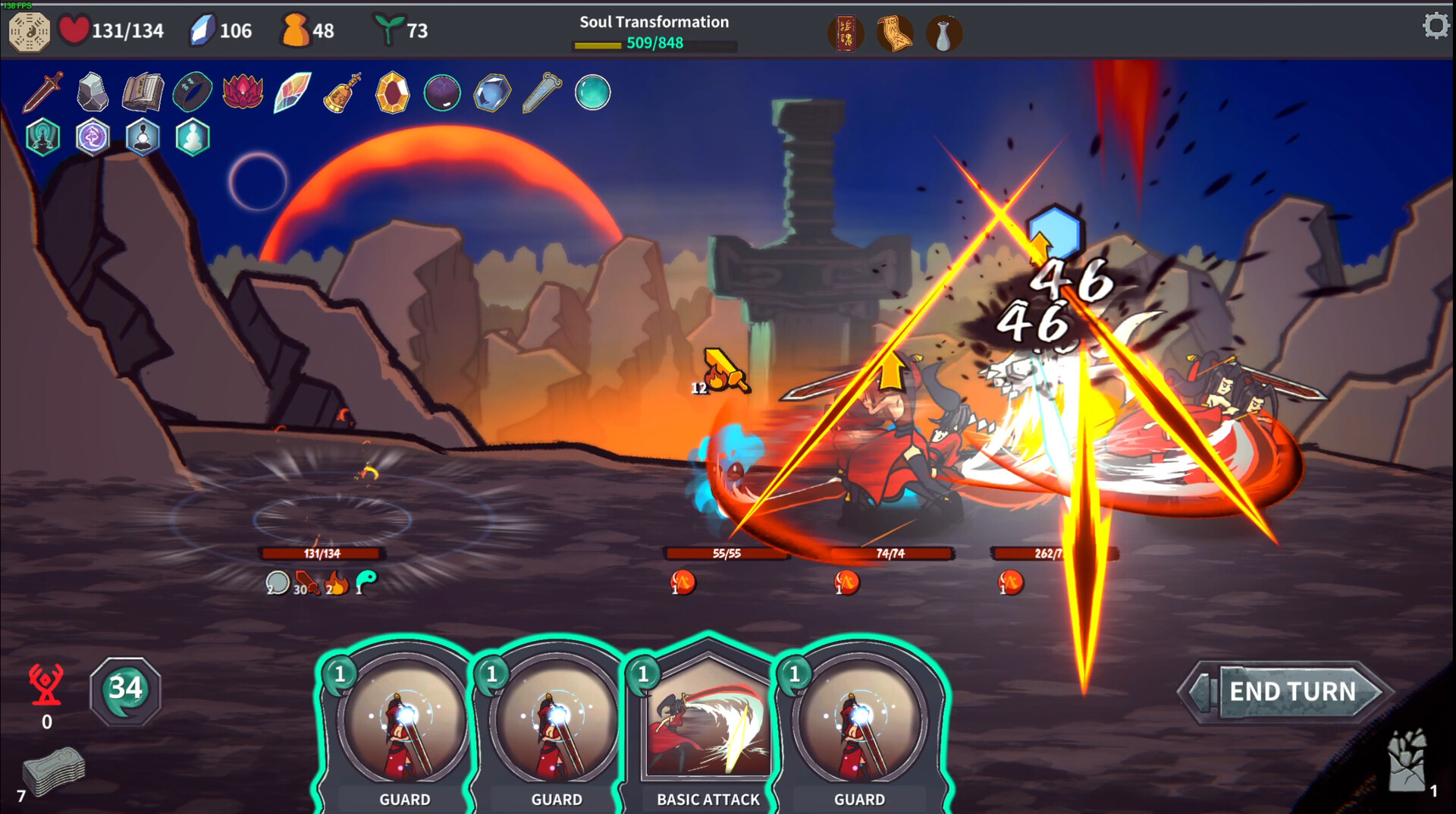Inspect the grey stone artifact

point(93,93)
